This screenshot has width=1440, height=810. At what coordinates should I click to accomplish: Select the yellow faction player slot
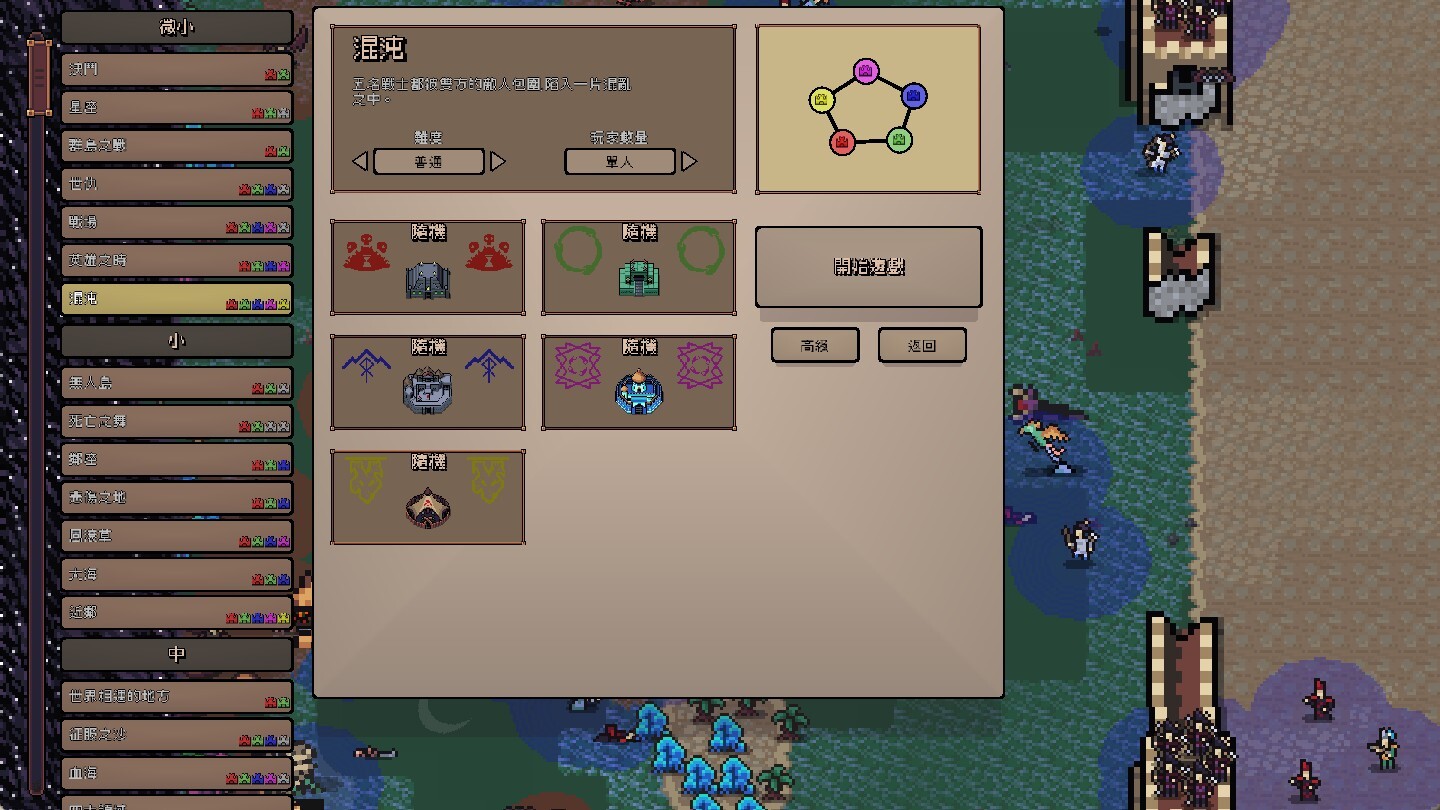(428, 498)
